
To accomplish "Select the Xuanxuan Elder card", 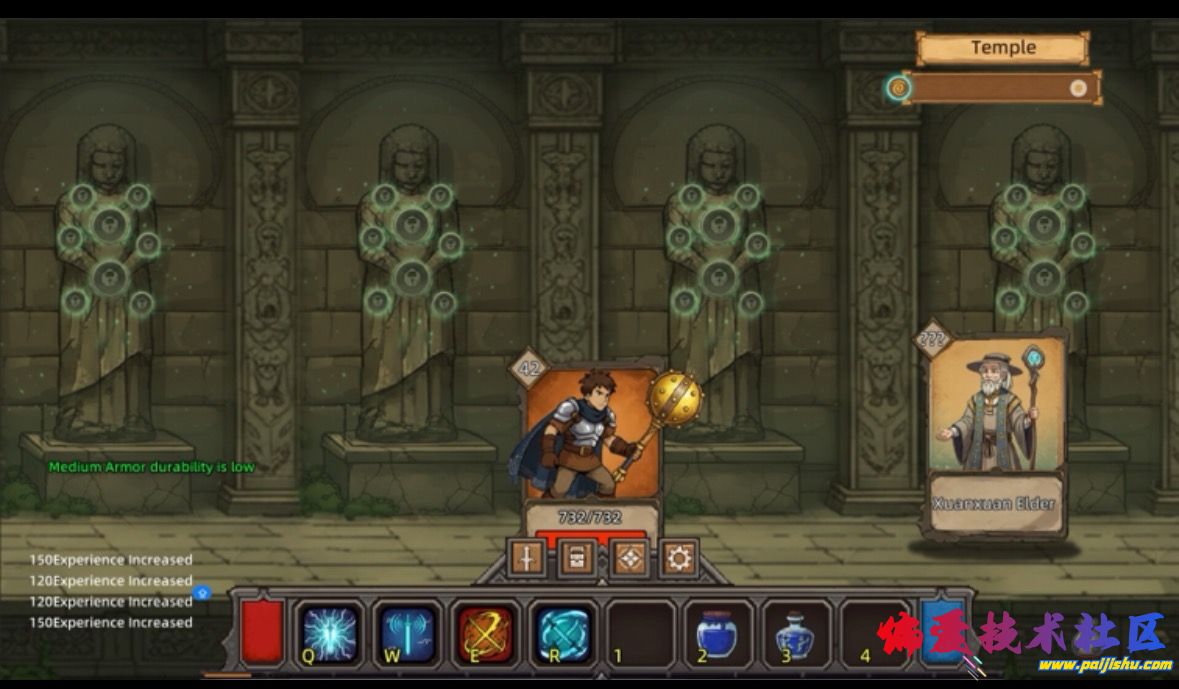I will pyautogui.click(x=995, y=430).
